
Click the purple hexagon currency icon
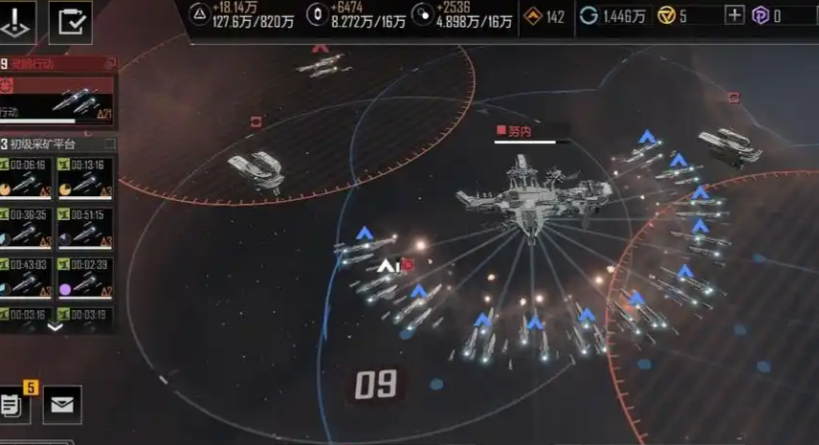[760, 15]
